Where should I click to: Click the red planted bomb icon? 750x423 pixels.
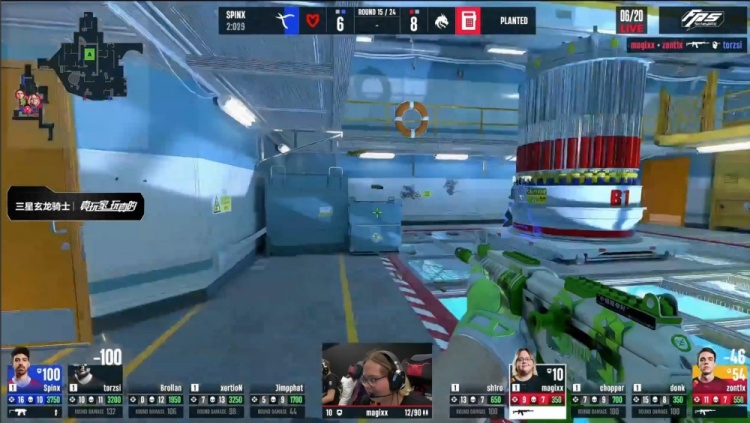tap(468, 21)
